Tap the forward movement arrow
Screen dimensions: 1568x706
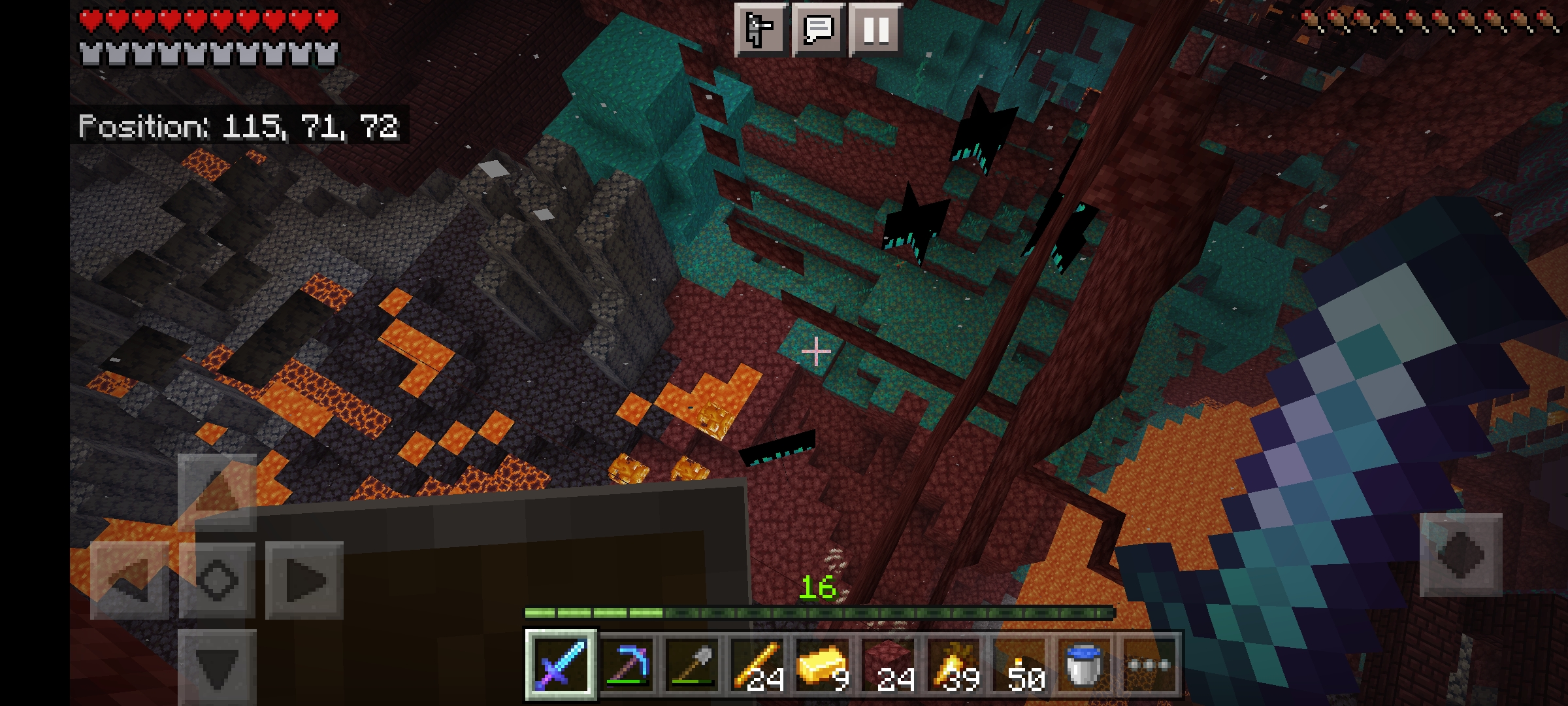coord(217,492)
